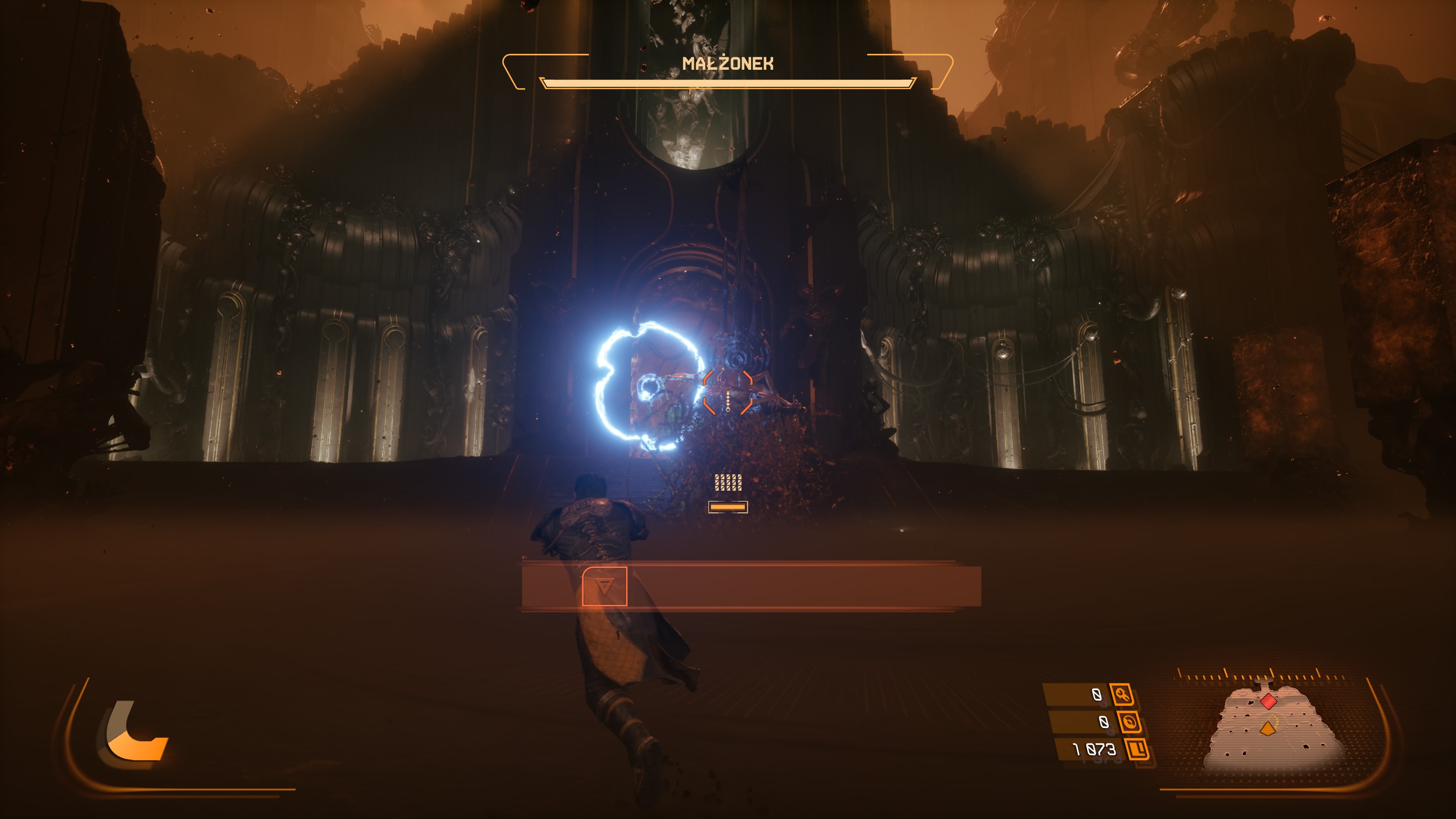Click the orange player arrow on minimap

[x=1268, y=728]
